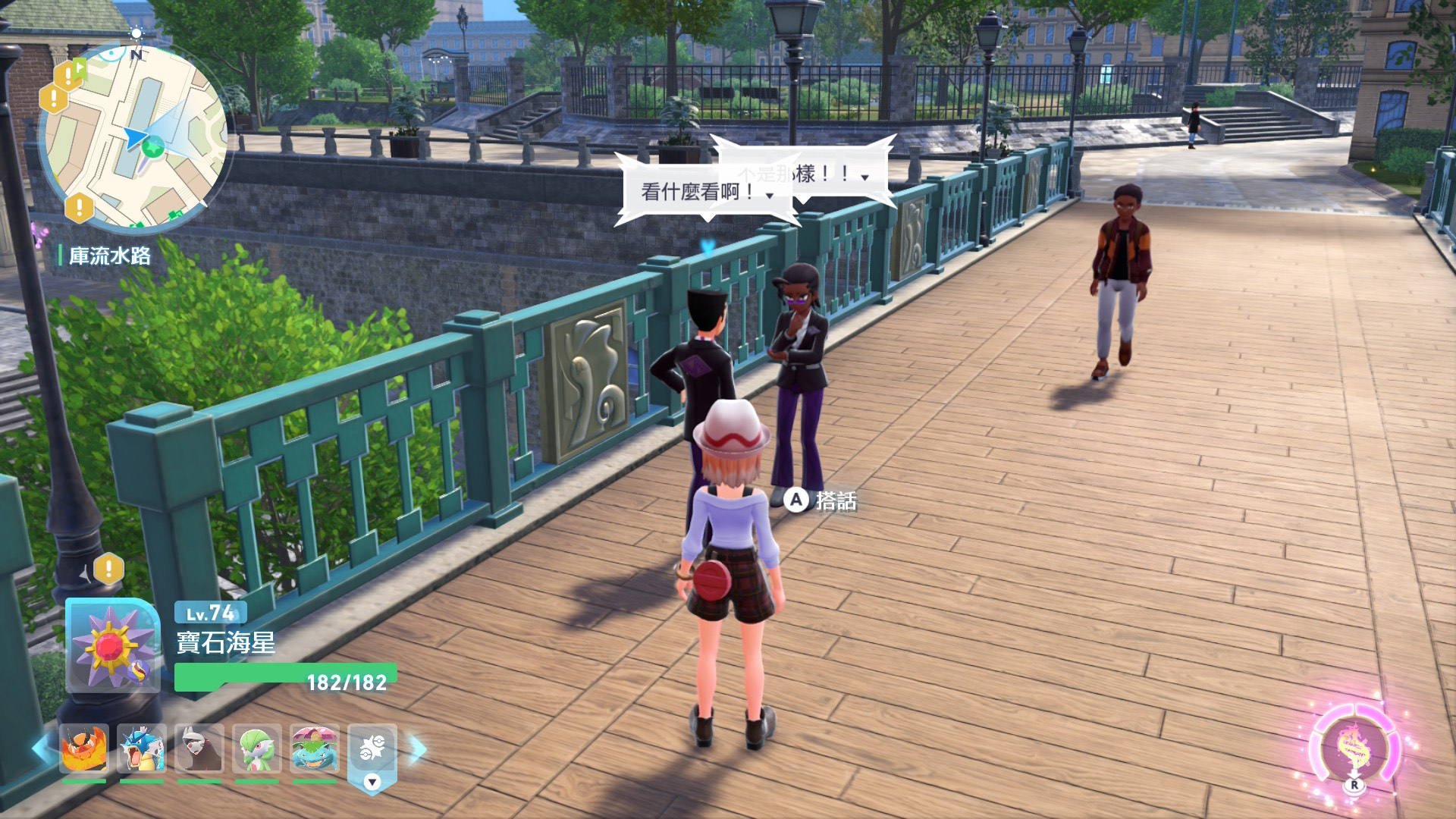Select the Excadrill party slot
This screenshot has height=819, width=1456.
tap(199, 748)
